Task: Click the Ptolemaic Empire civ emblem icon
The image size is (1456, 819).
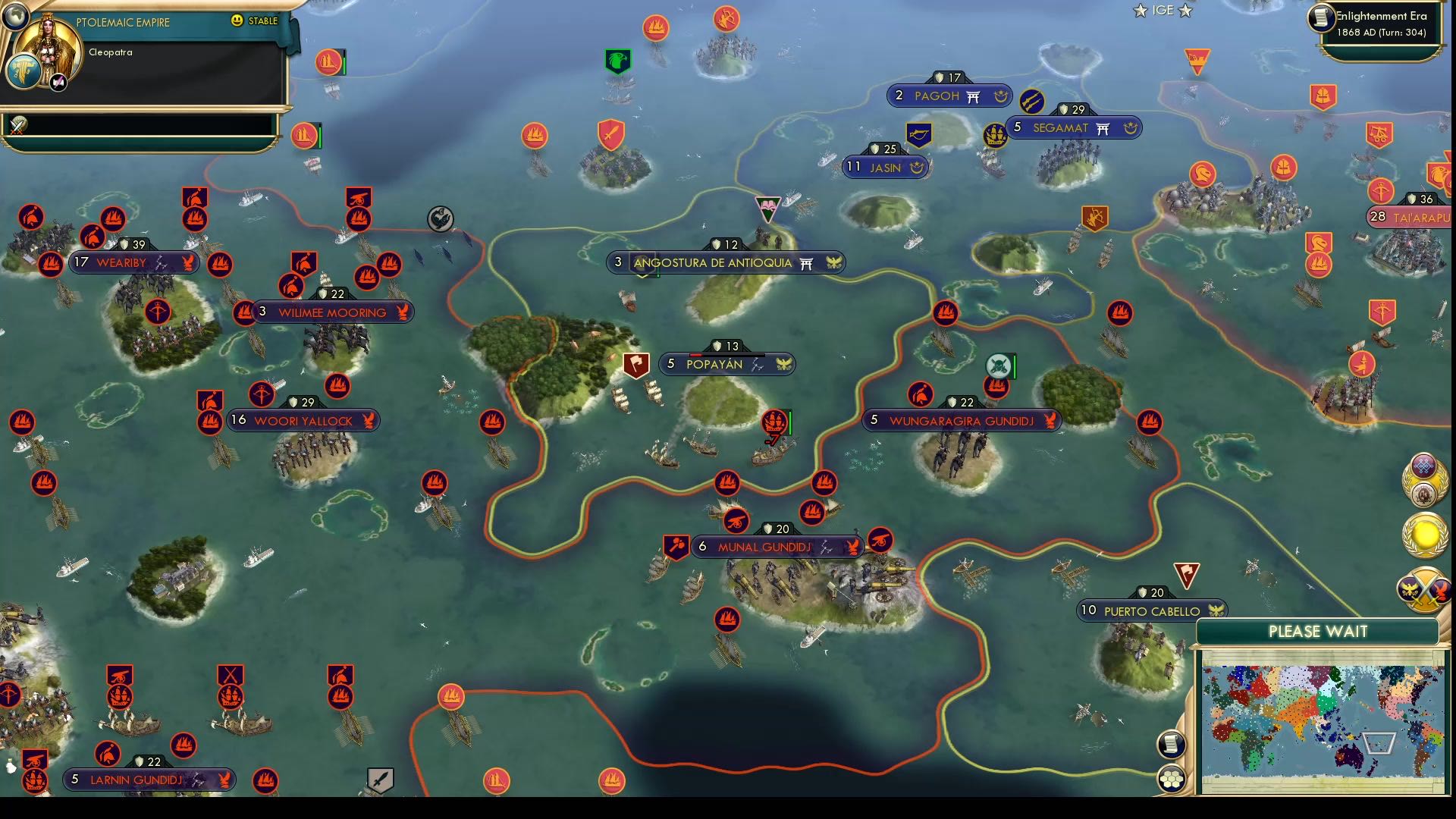Action: 24,71
